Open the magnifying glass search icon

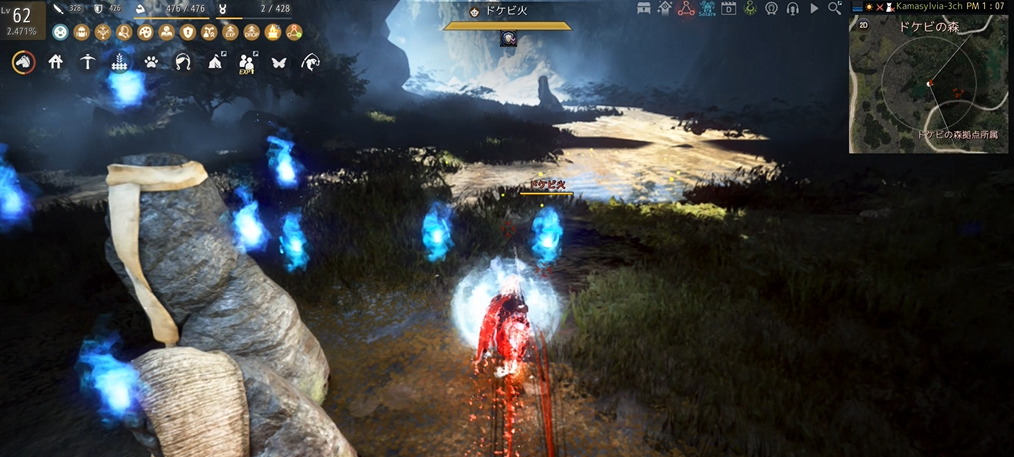pos(834,8)
